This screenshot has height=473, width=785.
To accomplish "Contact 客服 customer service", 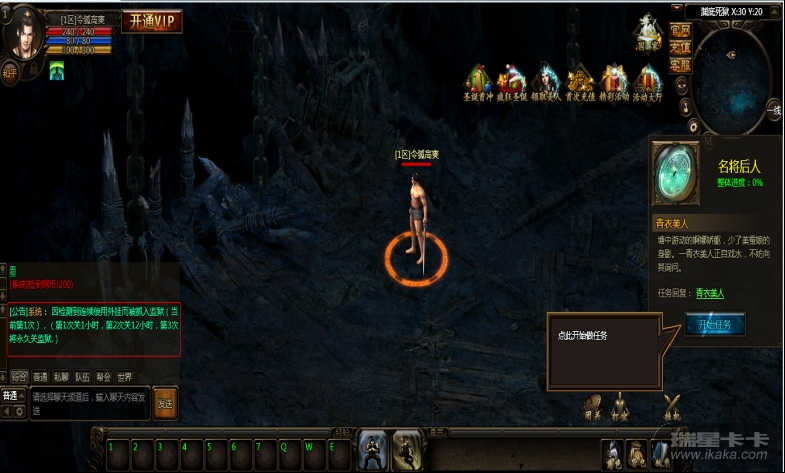I will pos(680,64).
